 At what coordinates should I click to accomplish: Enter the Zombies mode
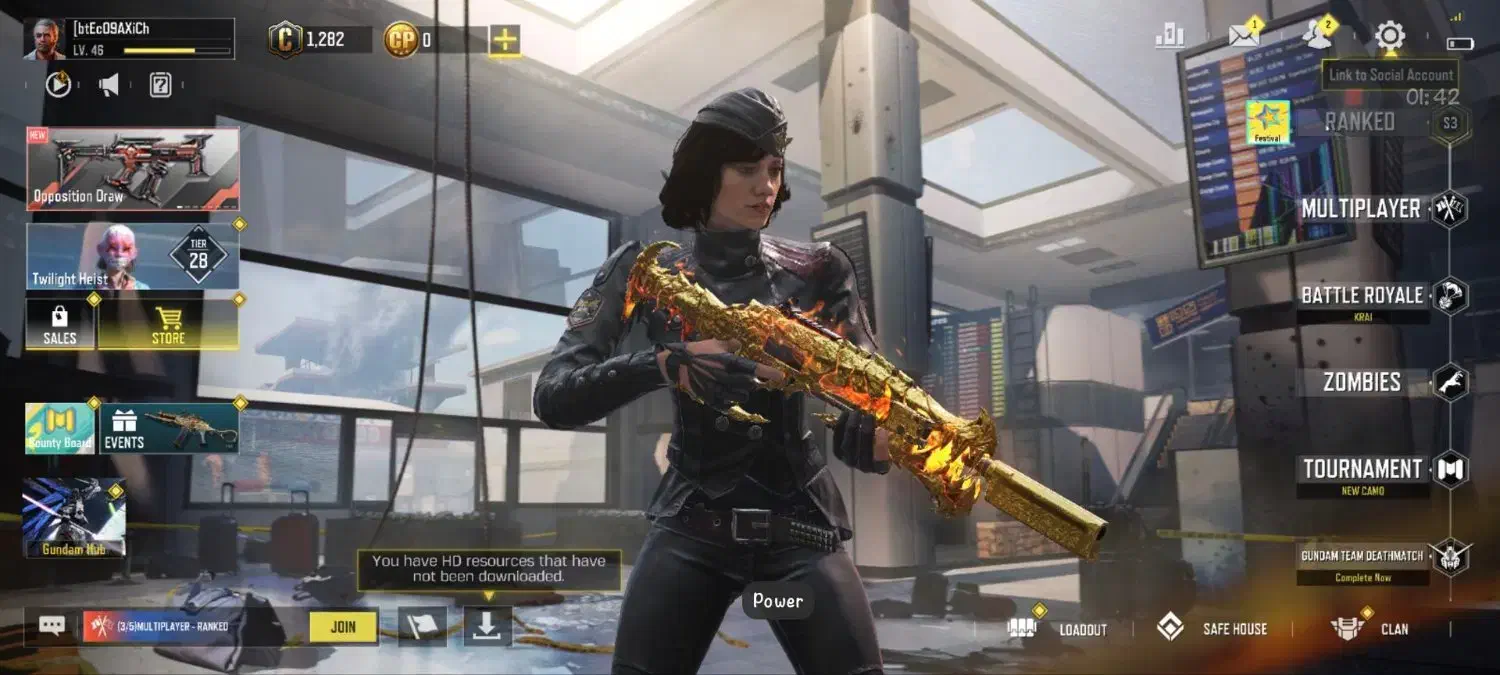point(1362,382)
